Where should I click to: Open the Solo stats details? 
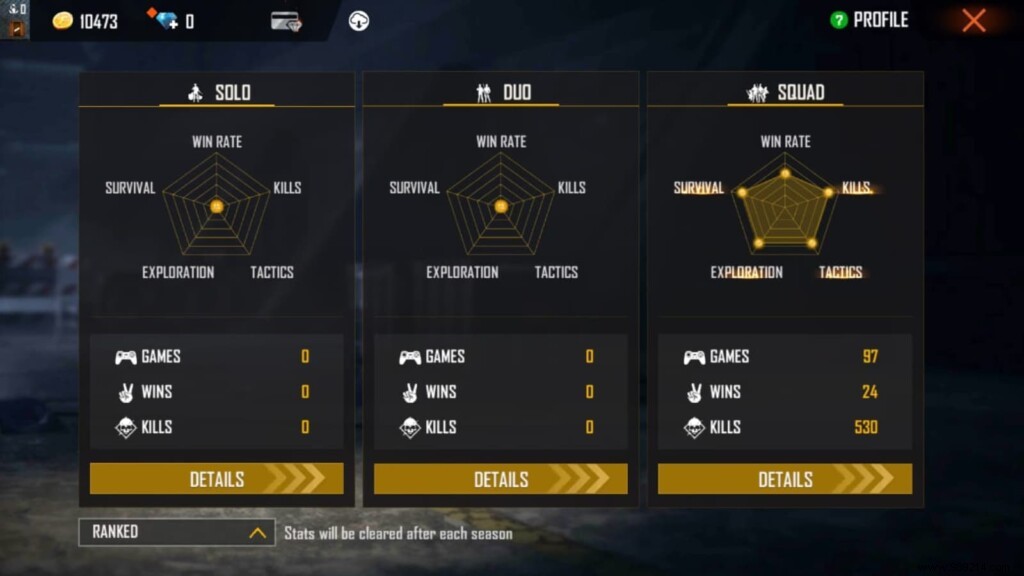[216, 479]
